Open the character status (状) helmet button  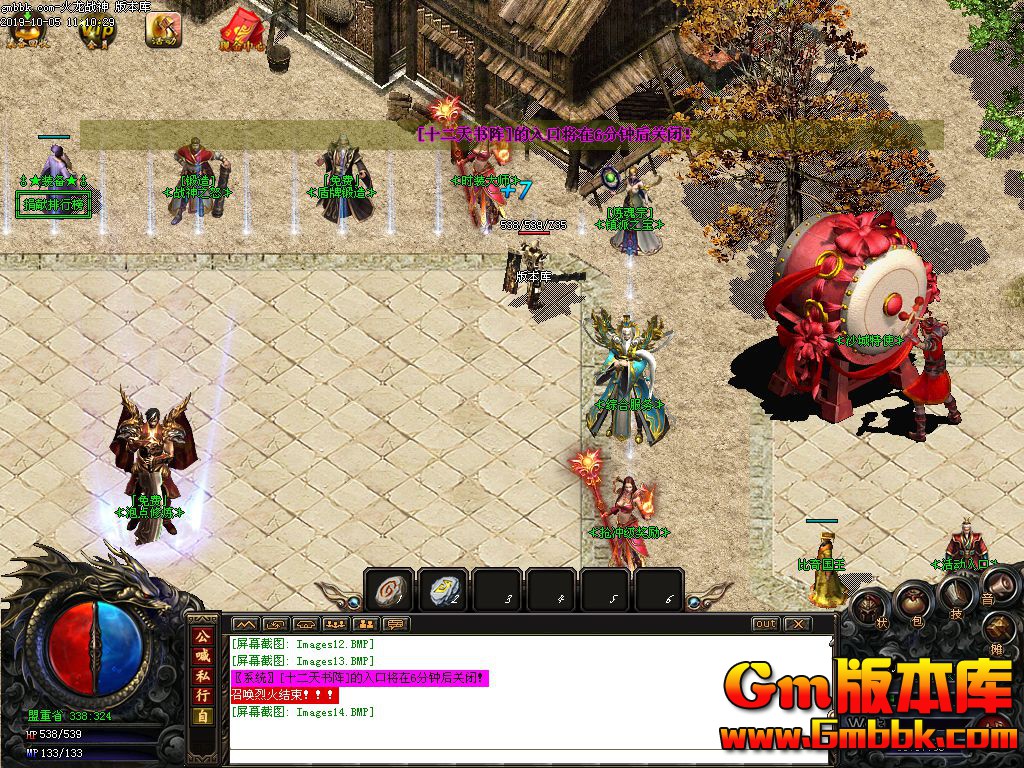coord(871,608)
